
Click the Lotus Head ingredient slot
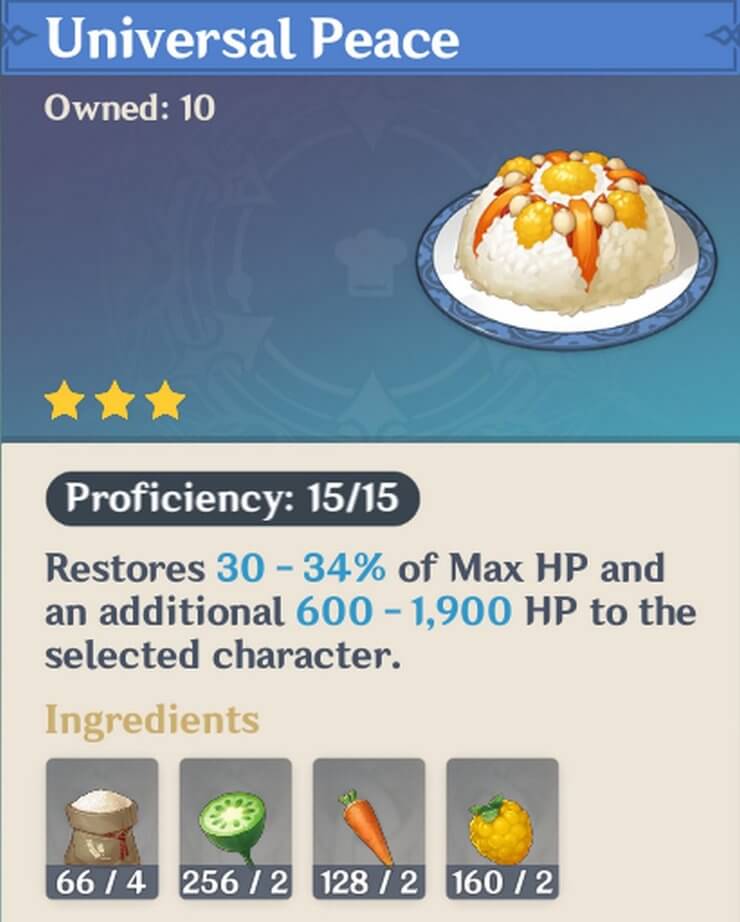coord(235,813)
